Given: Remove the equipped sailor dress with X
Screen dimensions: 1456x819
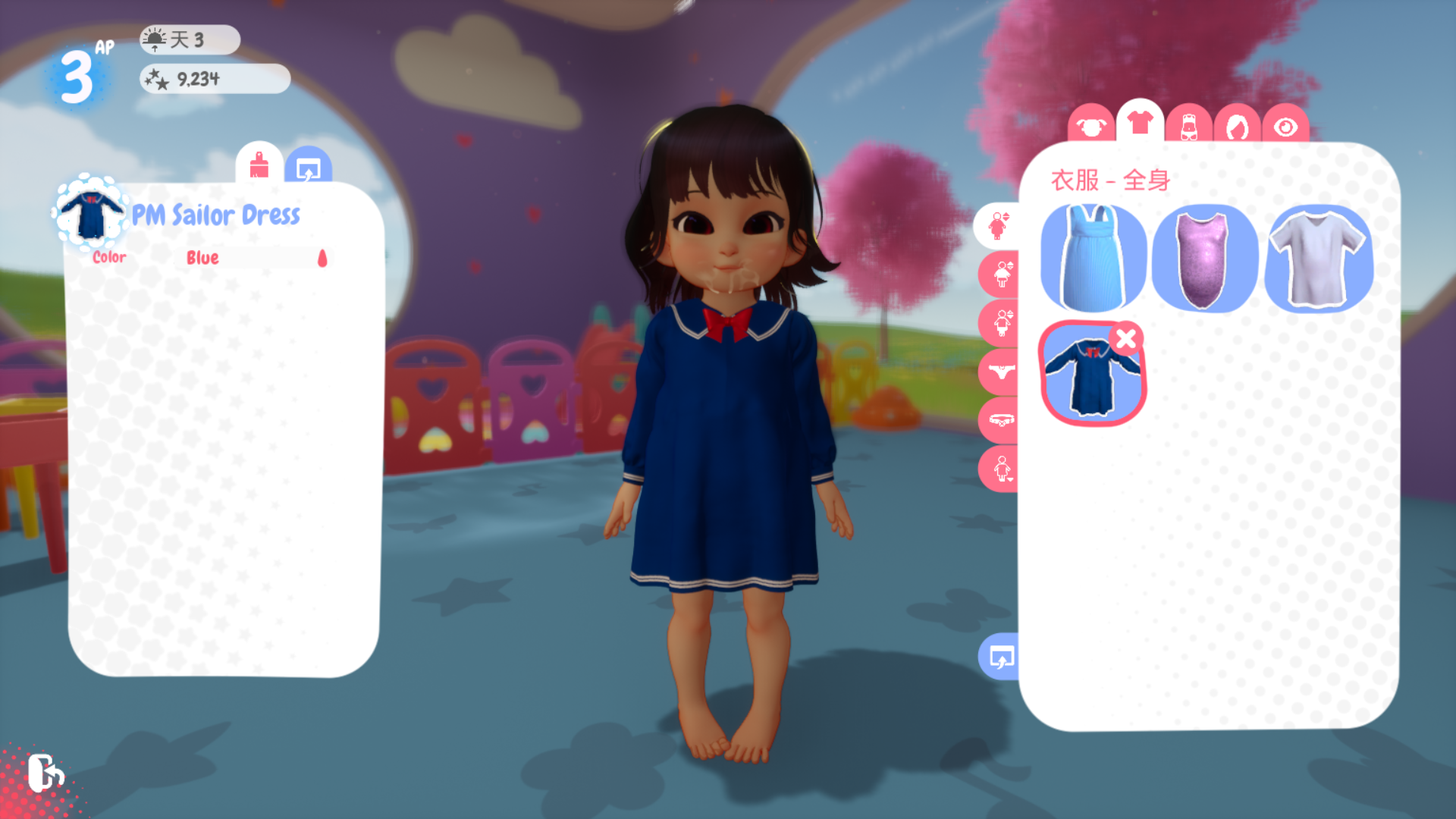Looking at the screenshot, I should 1126,338.
